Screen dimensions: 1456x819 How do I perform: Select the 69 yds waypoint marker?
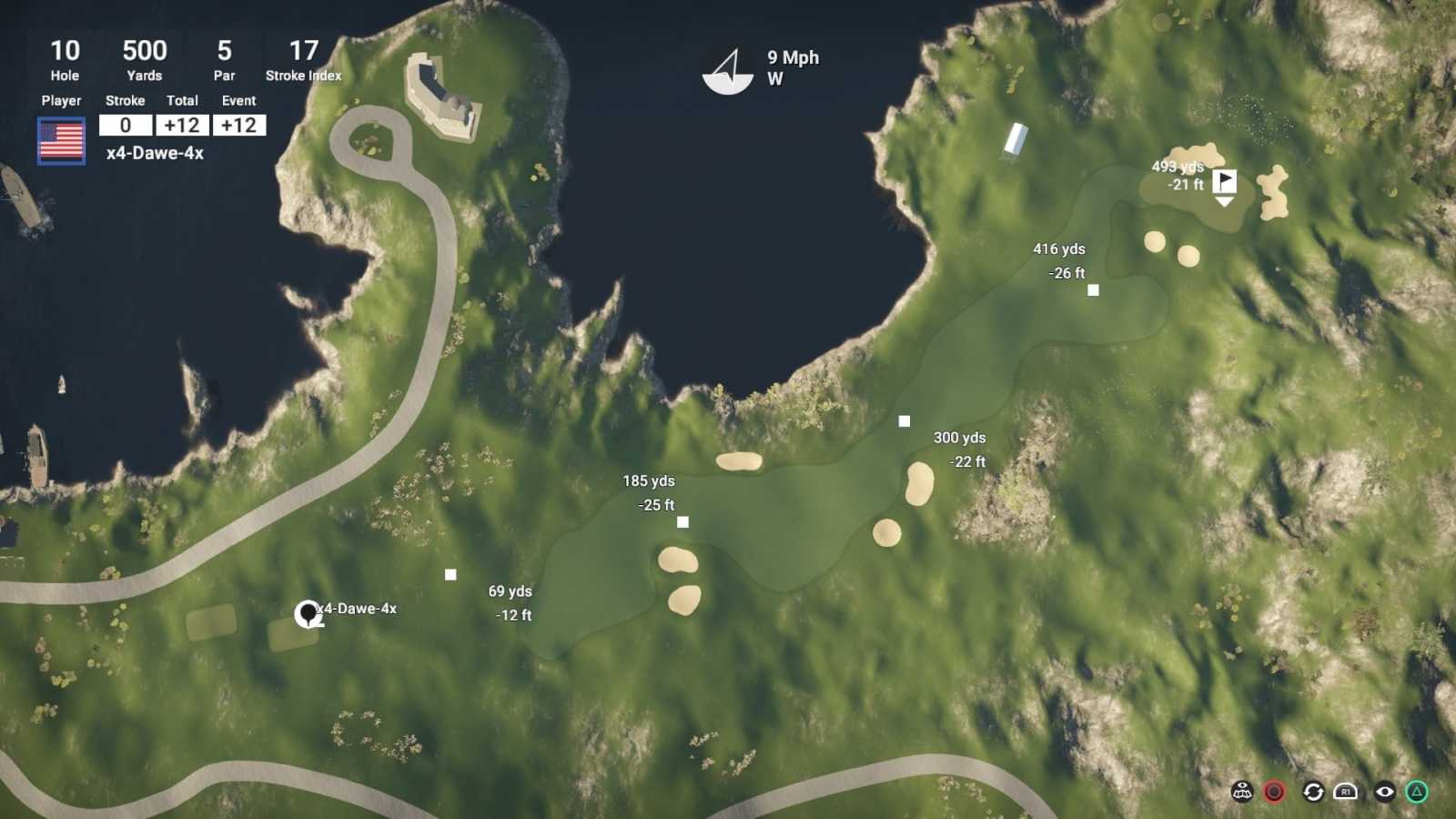coord(449,572)
